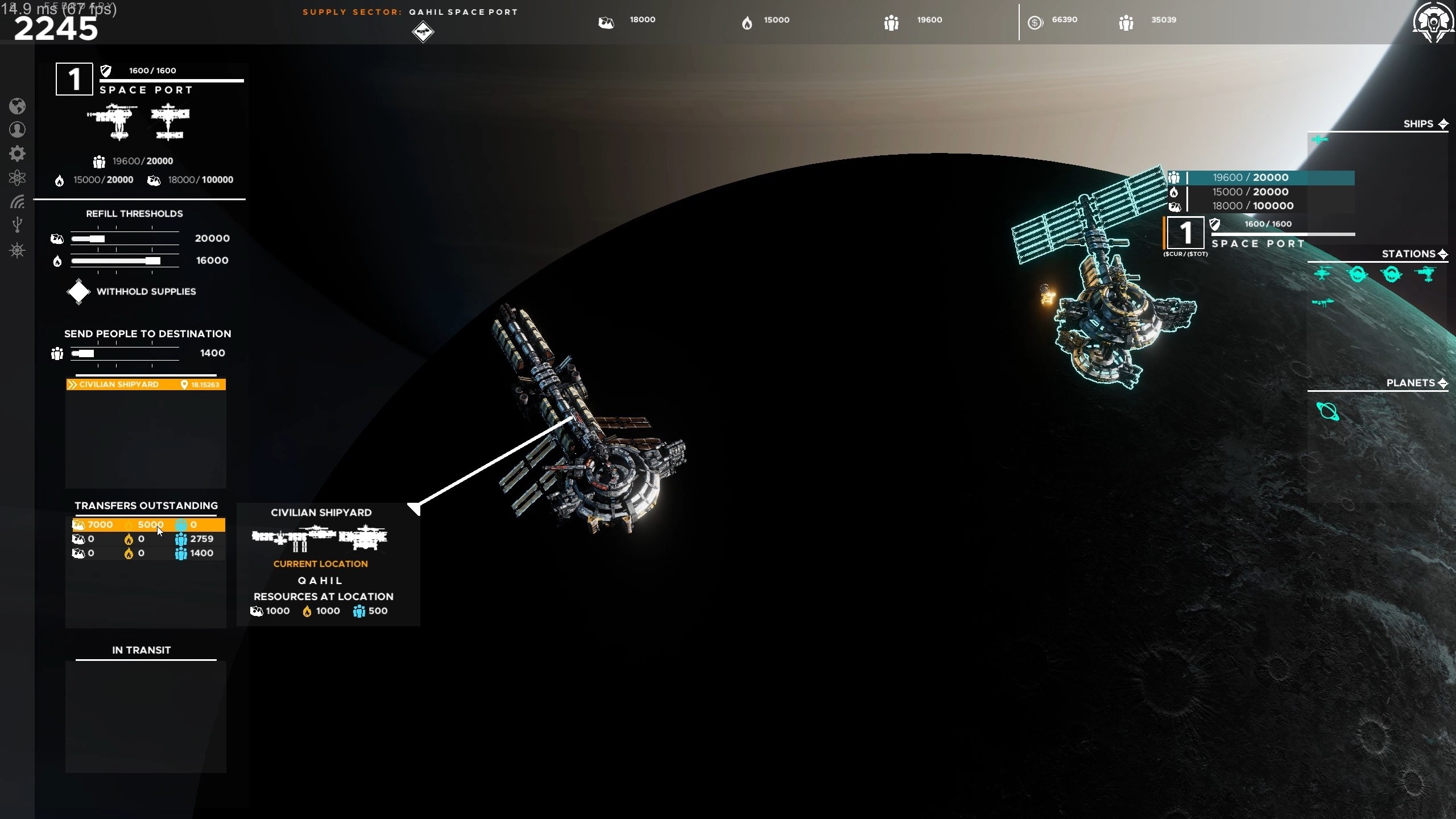Open the person profile sidebar icon
The image size is (1456, 819).
(x=17, y=130)
